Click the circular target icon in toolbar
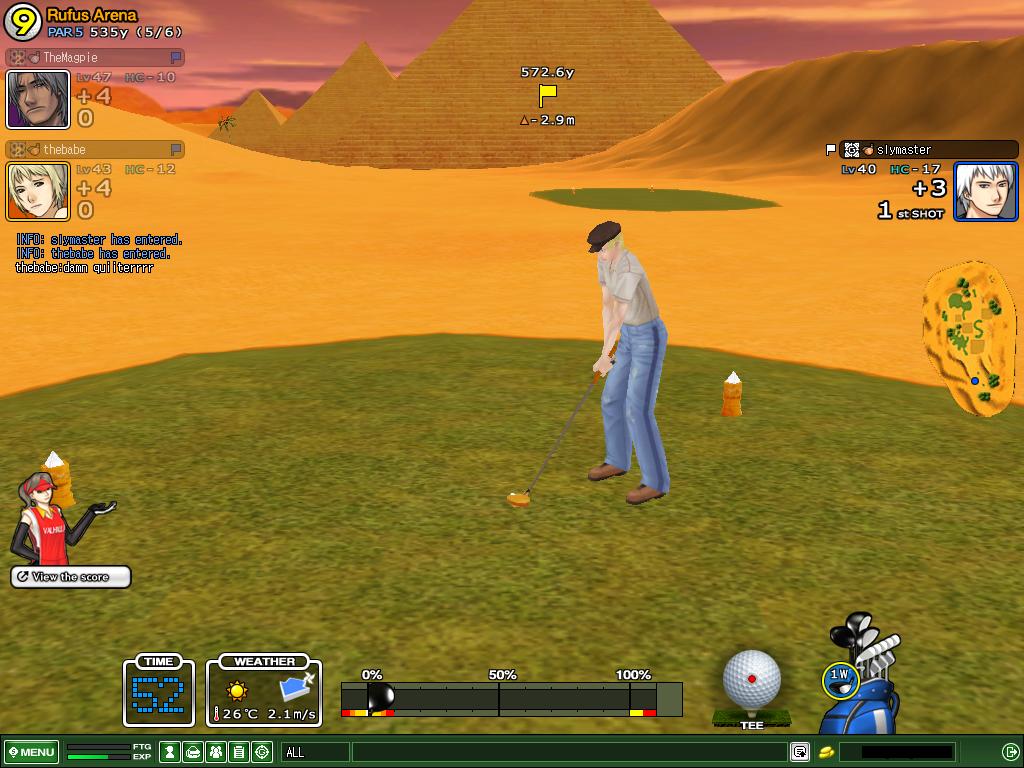Screen dimensions: 1024x768 (x=262, y=752)
